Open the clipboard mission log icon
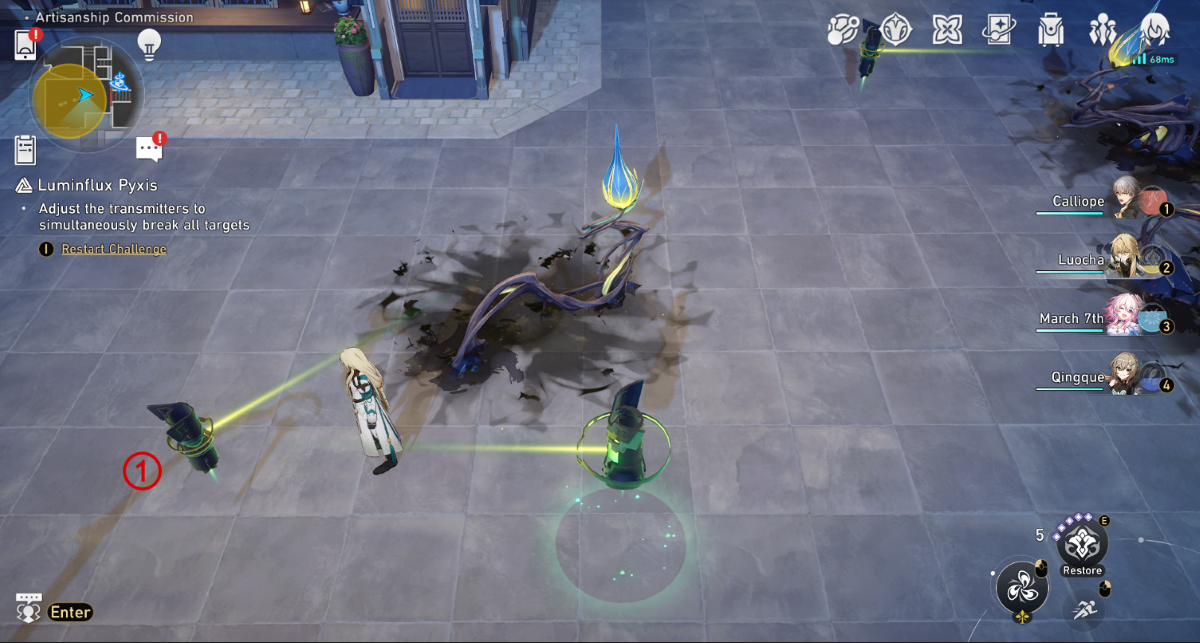The width and height of the screenshot is (1200, 643). pos(26,150)
